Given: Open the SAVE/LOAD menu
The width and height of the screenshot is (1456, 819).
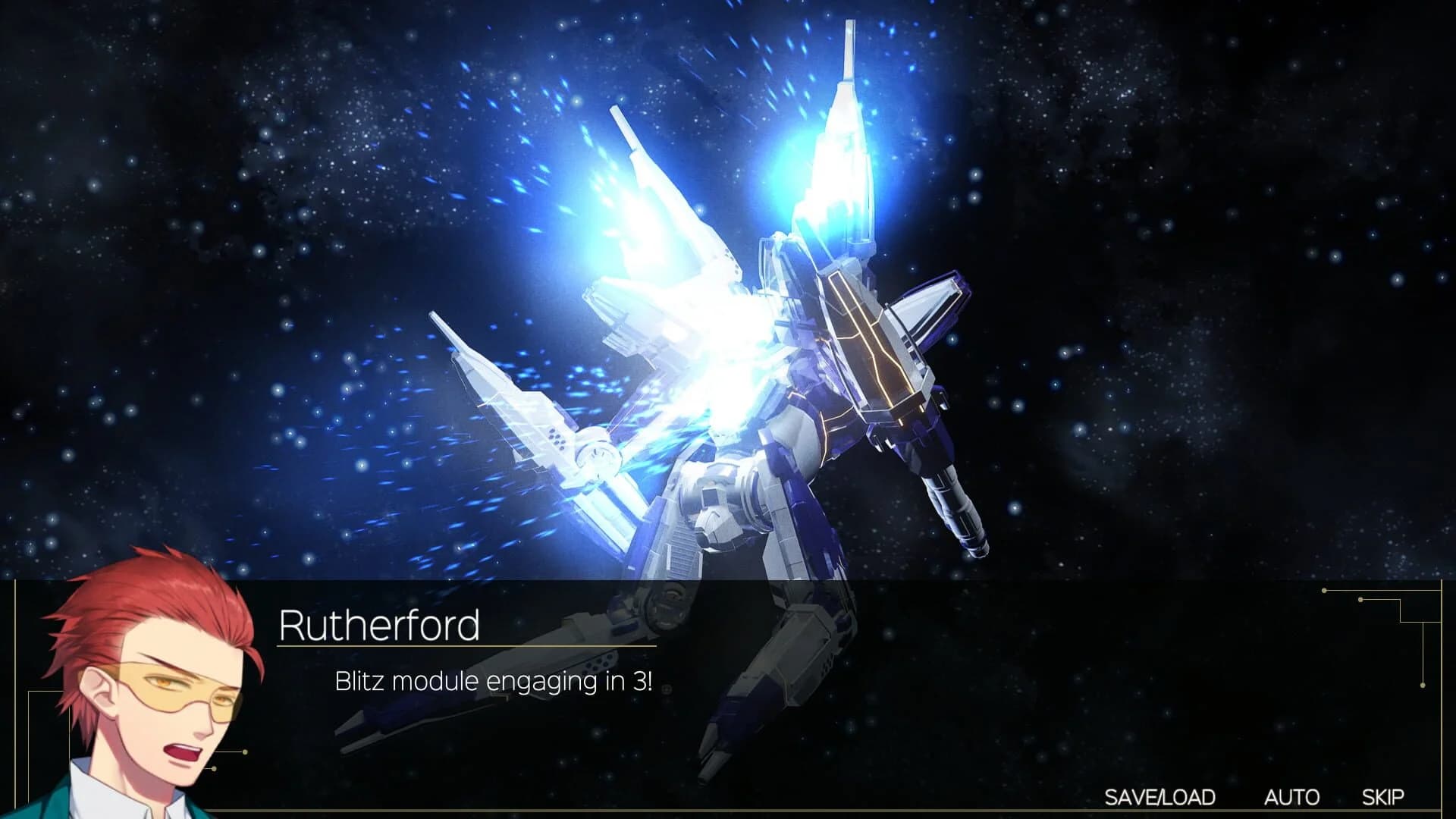Looking at the screenshot, I should [x=1159, y=797].
